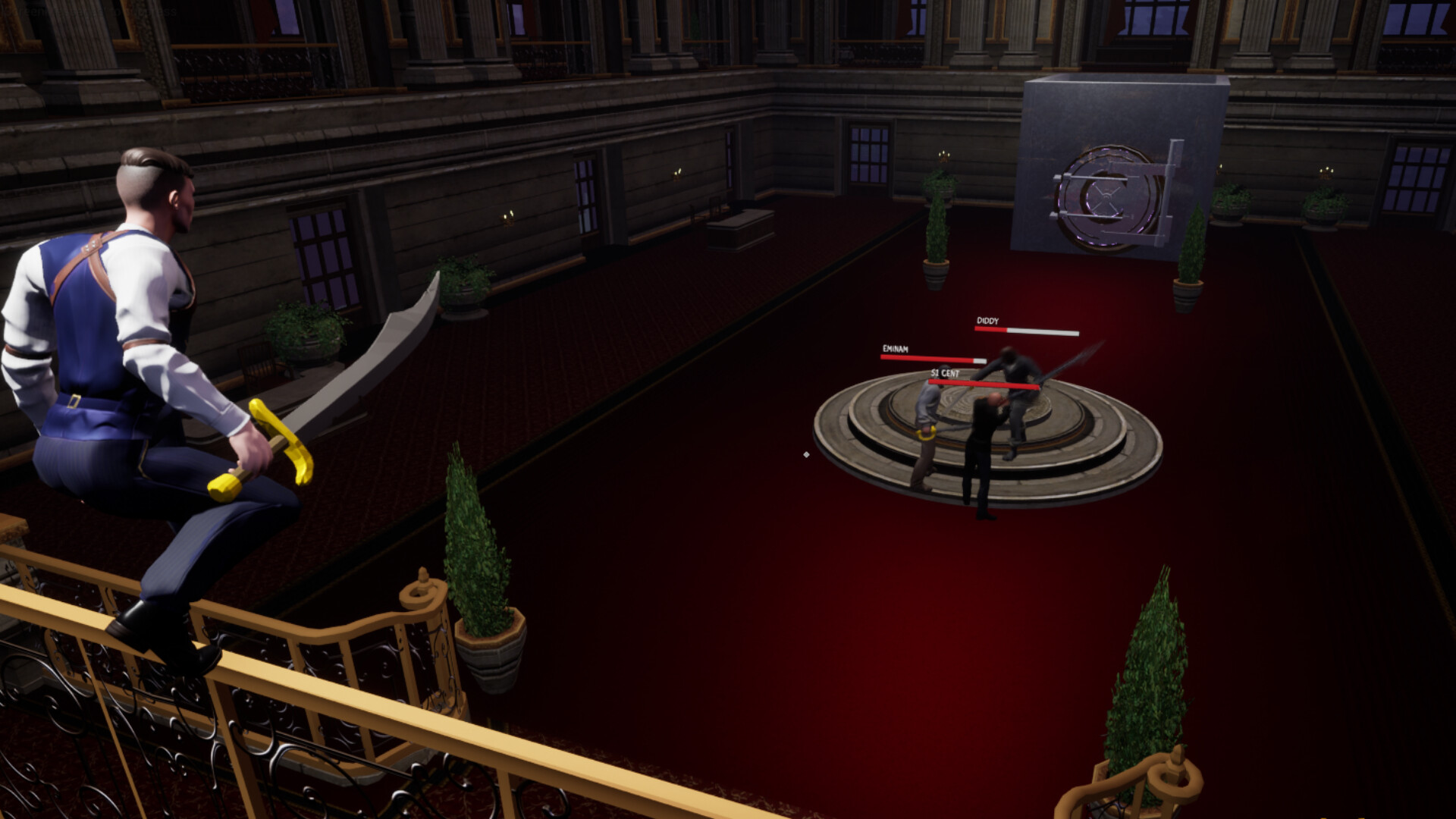Click the $1 CENT player nameplate

[x=944, y=372]
